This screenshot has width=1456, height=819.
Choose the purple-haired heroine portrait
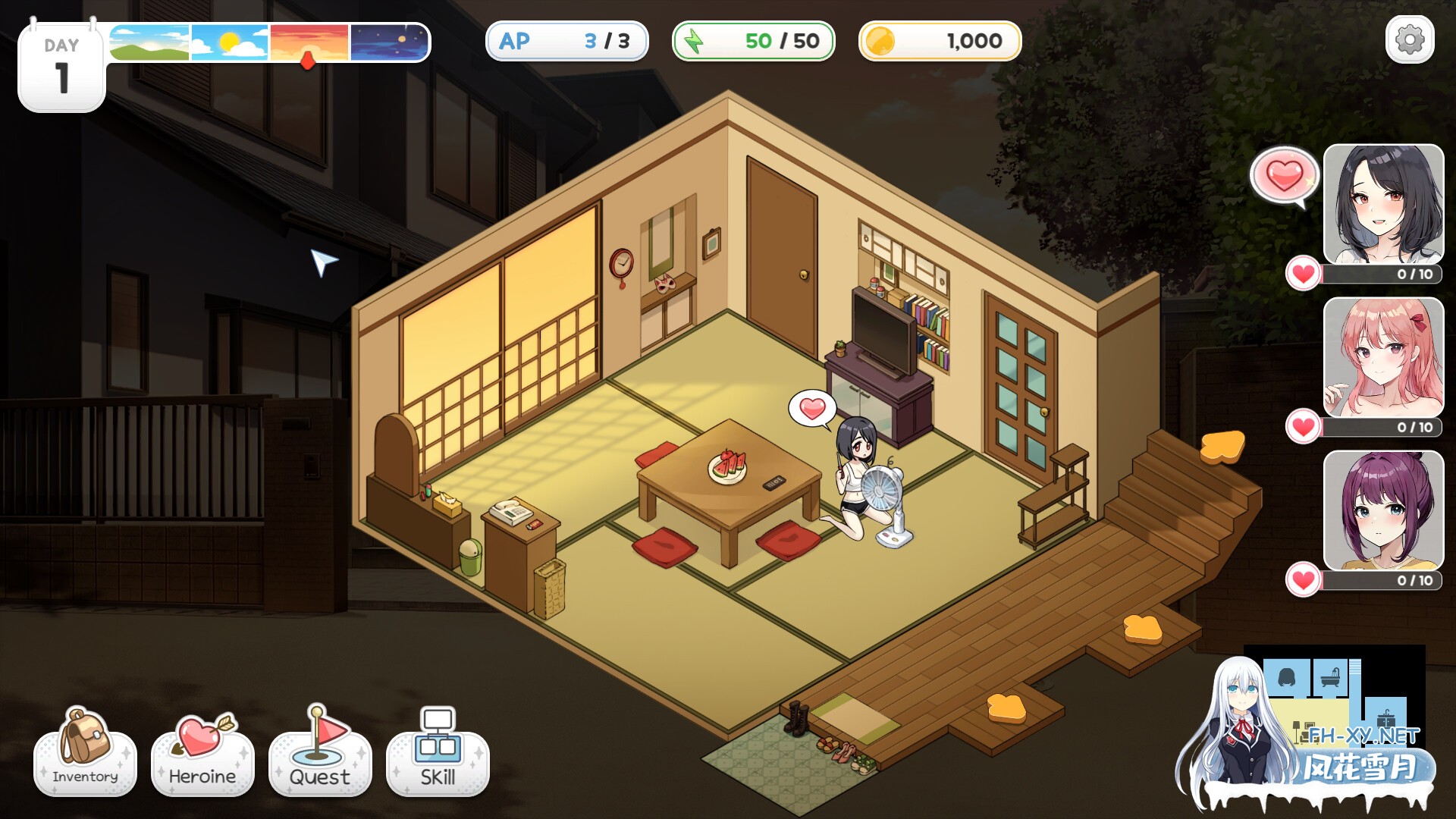tap(1383, 510)
